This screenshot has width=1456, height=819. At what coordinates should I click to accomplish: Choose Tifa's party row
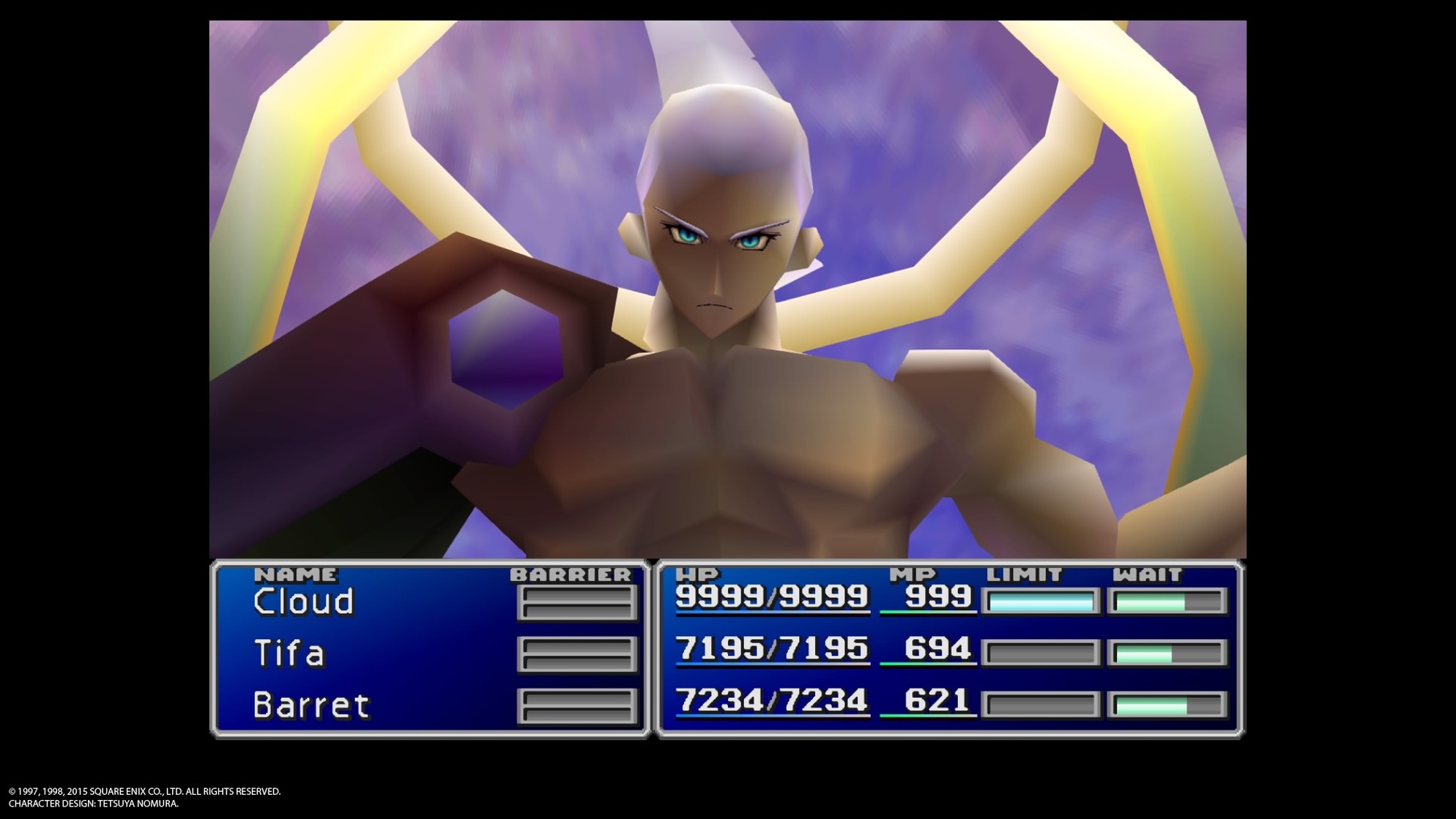[289, 653]
